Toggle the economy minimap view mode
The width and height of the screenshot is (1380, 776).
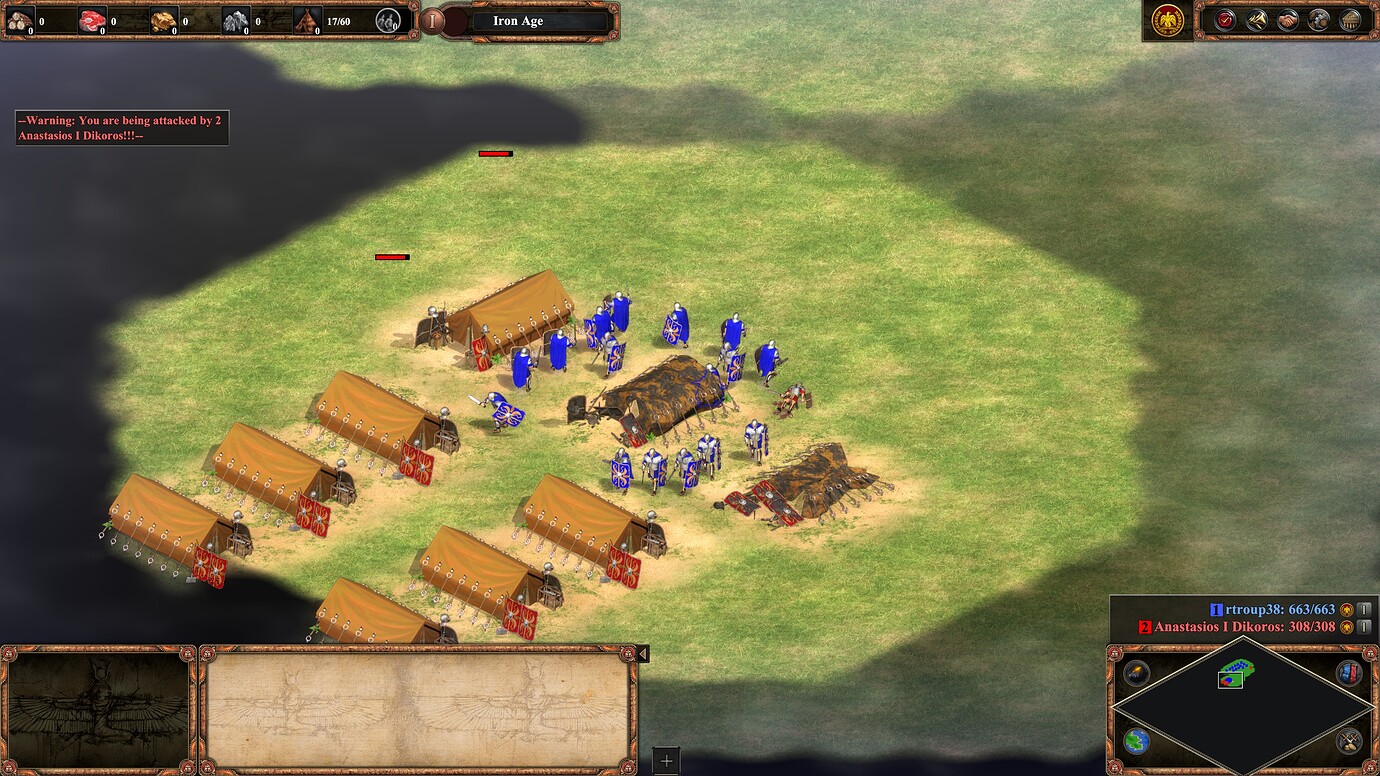click(x=1347, y=673)
